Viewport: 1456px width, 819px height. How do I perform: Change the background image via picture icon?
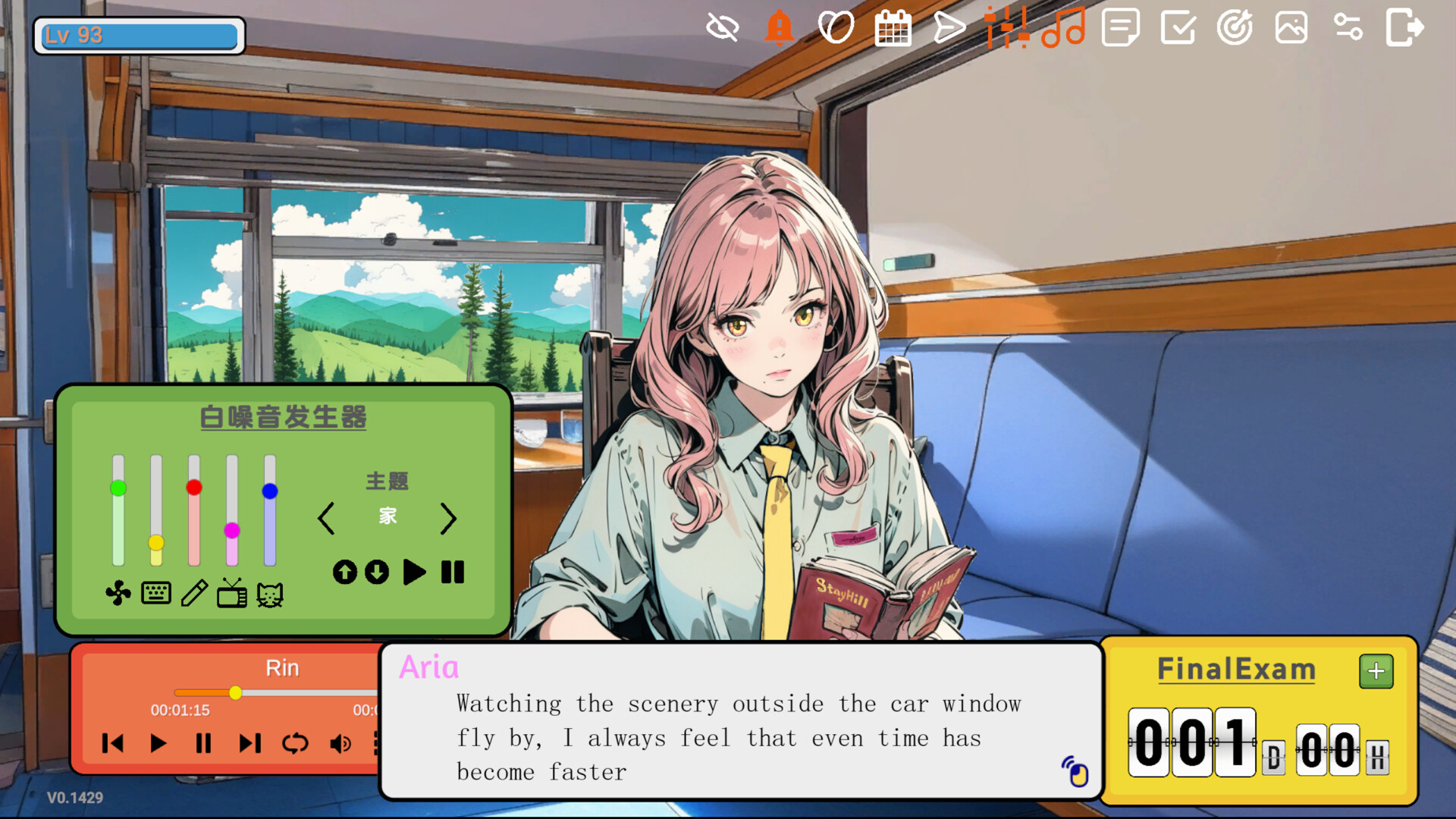tap(1291, 28)
